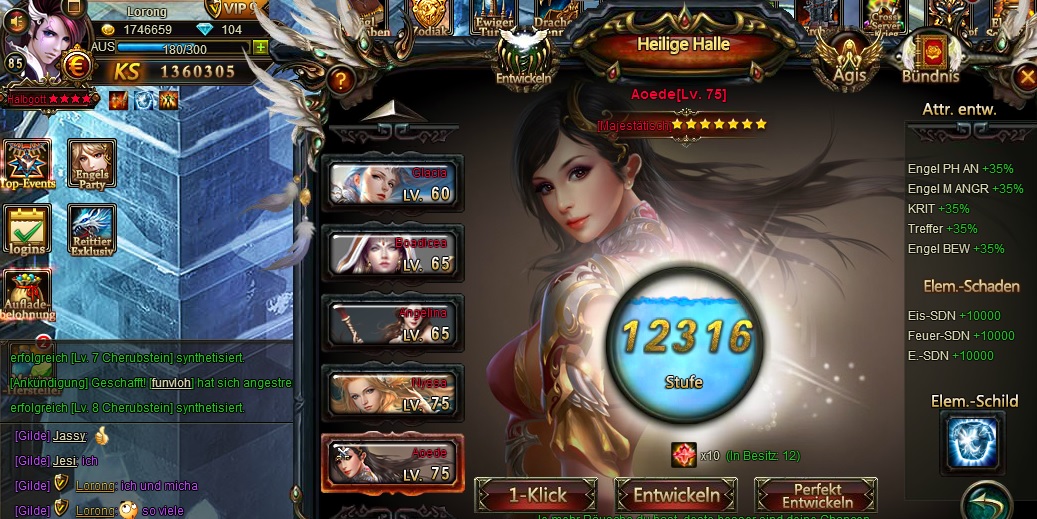1037x519 pixels.
Task: Select angel Boadicea Lv. 65
Action: pyautogui.click(x=393, y=253)
